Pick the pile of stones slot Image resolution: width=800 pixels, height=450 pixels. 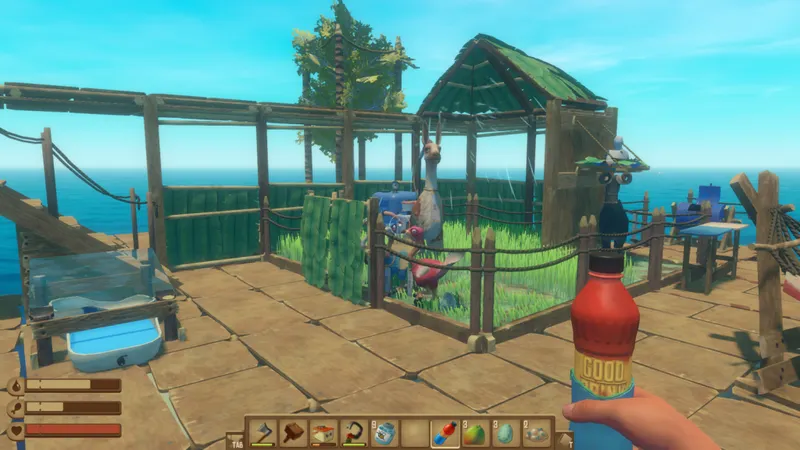pyautogui.click(x=537, y=433)
